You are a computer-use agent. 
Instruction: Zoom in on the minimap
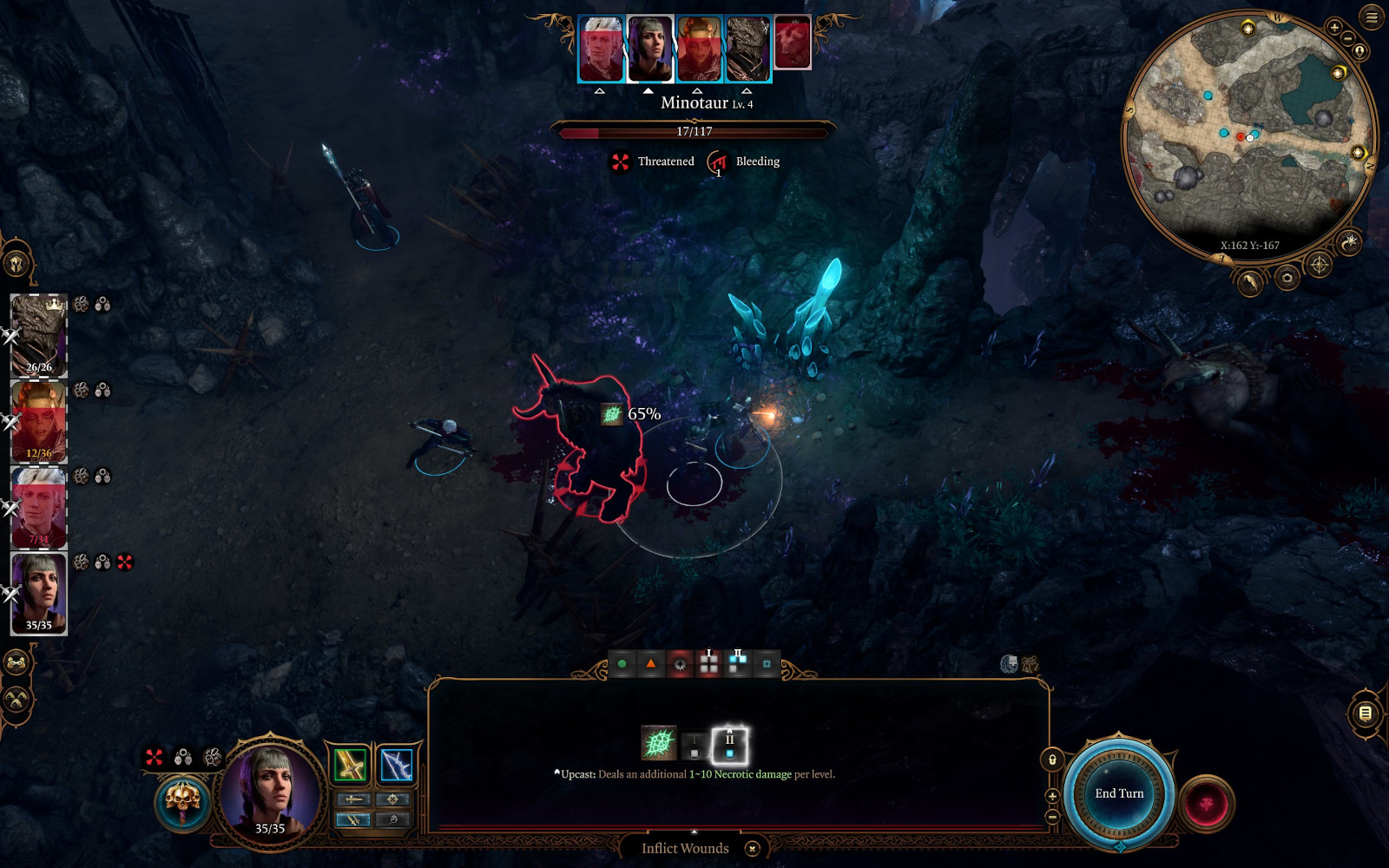1334,28
